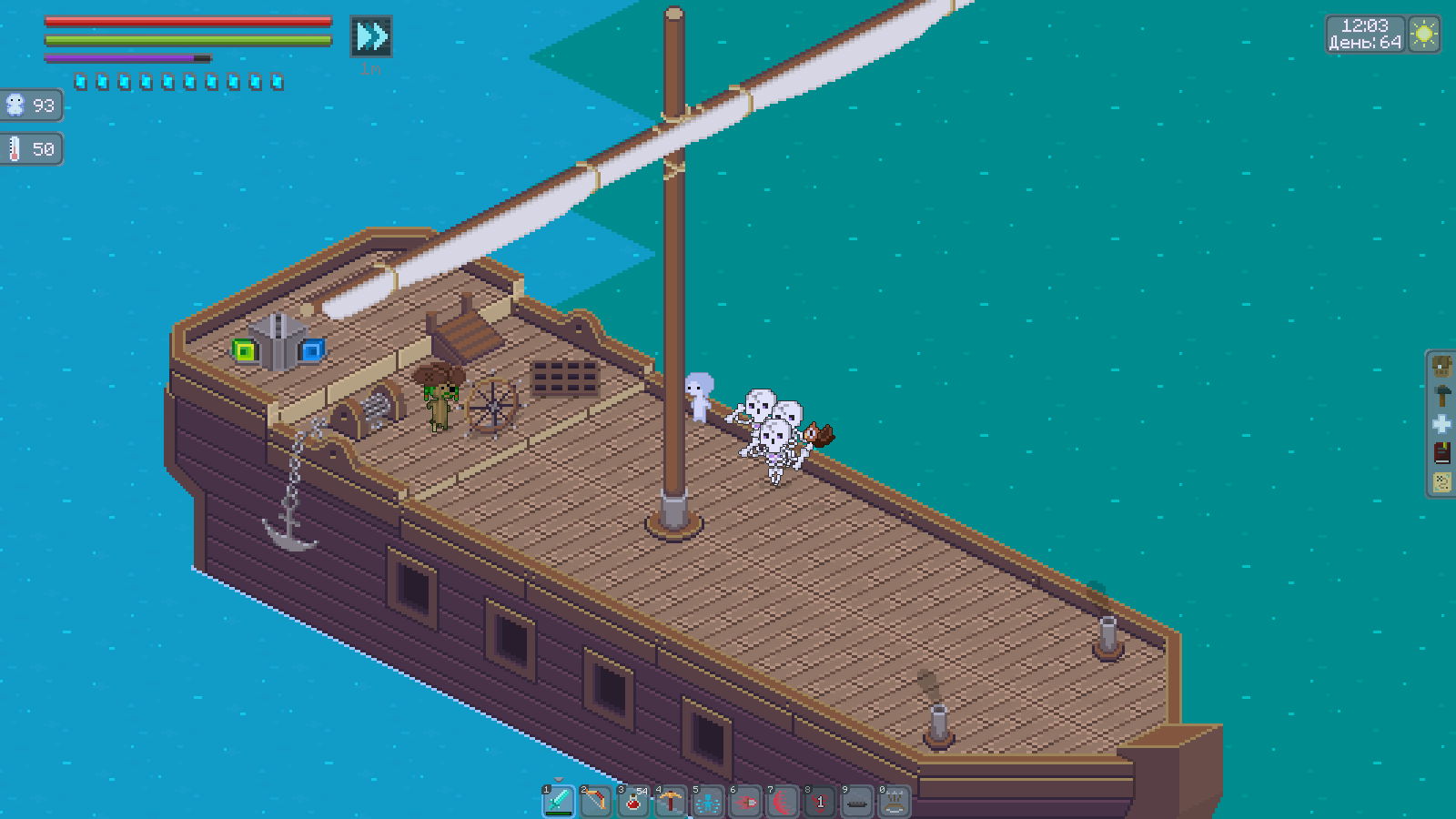Open the treasure map icon
Viewport: 1456px width, 819px height.
point(1442,481)
